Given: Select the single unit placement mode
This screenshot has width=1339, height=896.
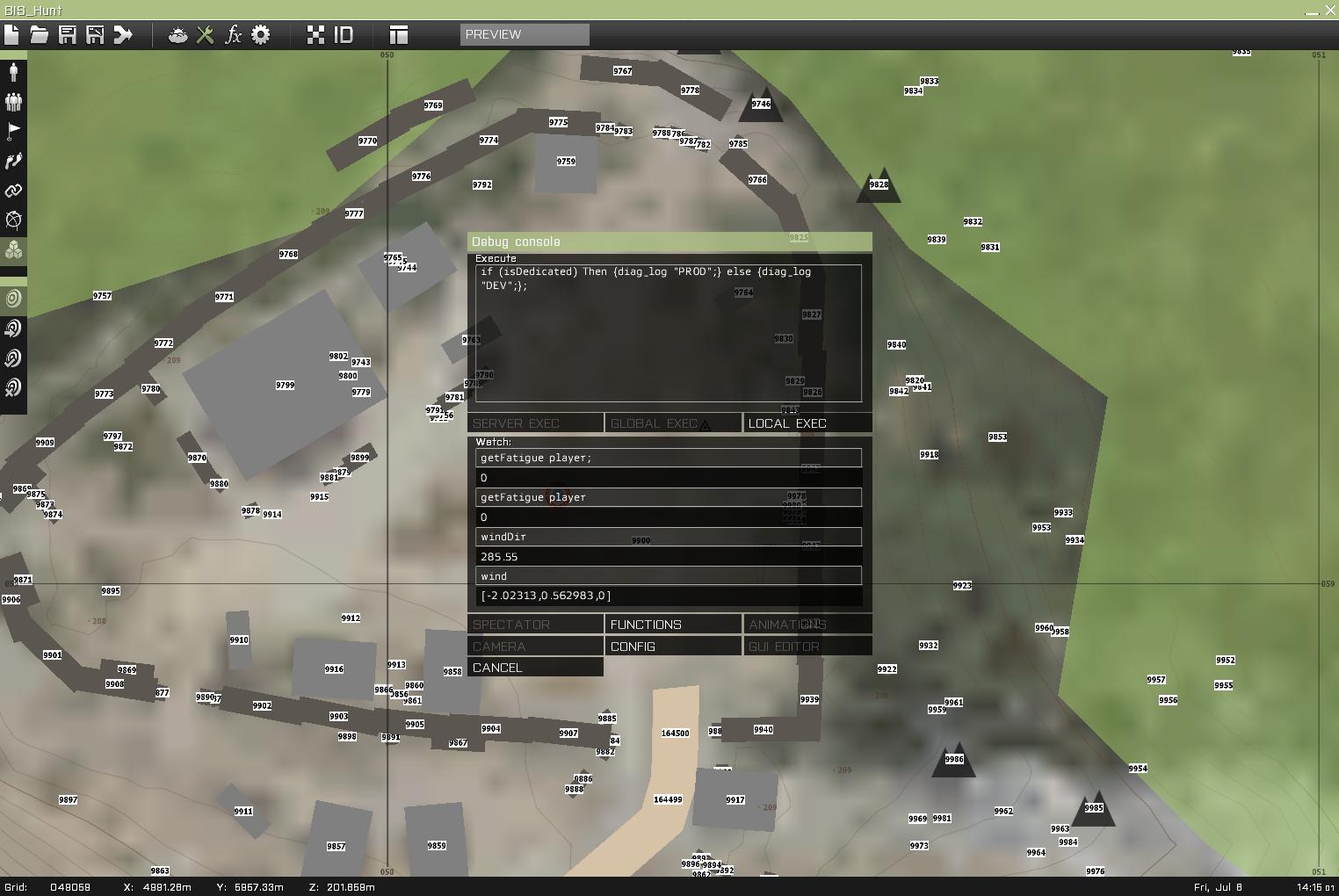Looking at the screenshot, I should tap(13, 72).
